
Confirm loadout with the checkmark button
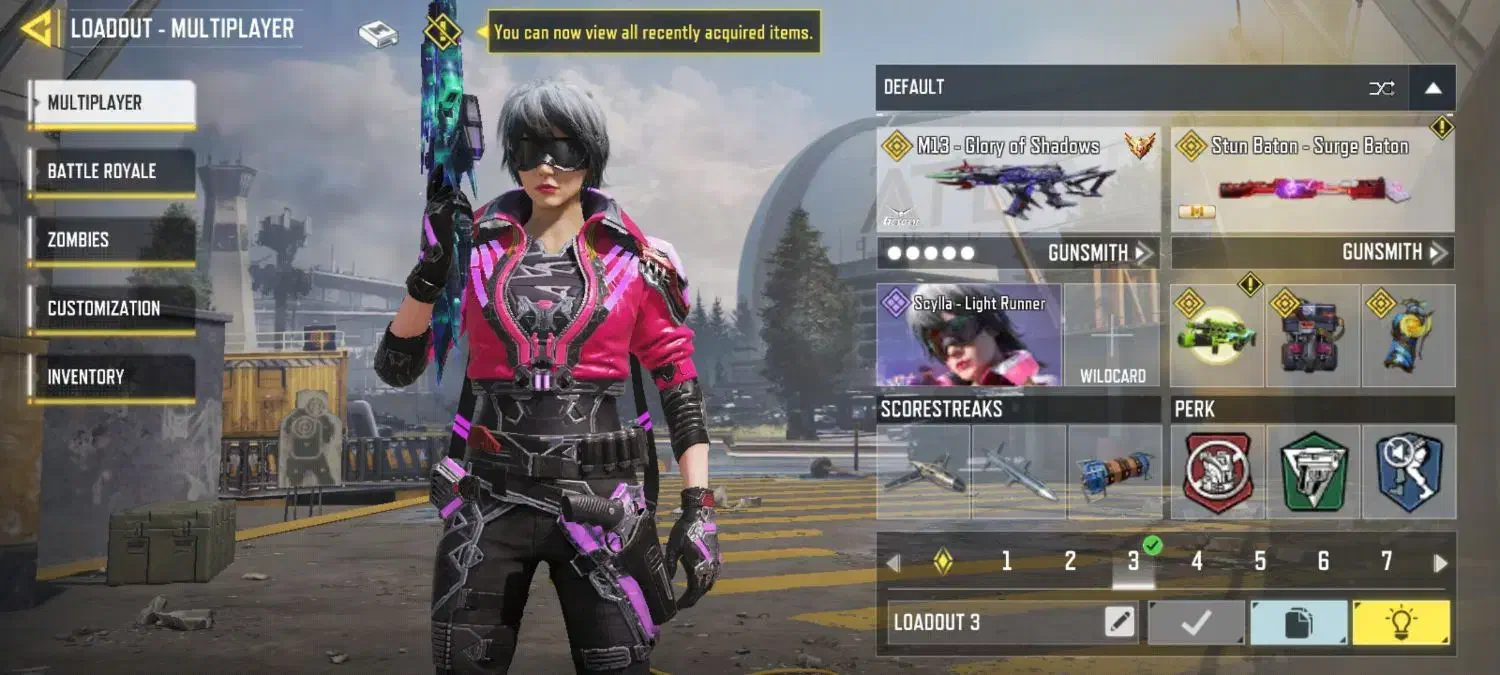click(1196, 623)
